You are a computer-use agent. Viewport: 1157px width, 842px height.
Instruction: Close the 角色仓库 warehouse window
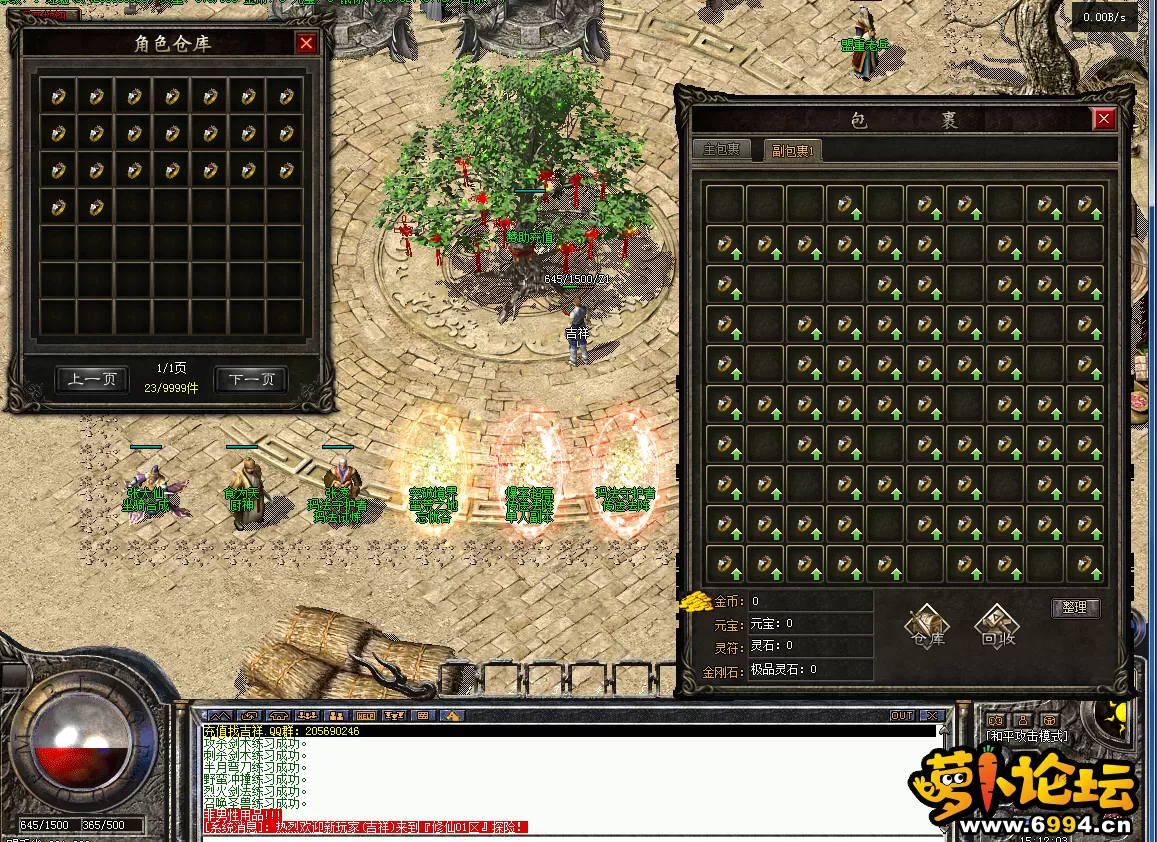coord(306,43)
